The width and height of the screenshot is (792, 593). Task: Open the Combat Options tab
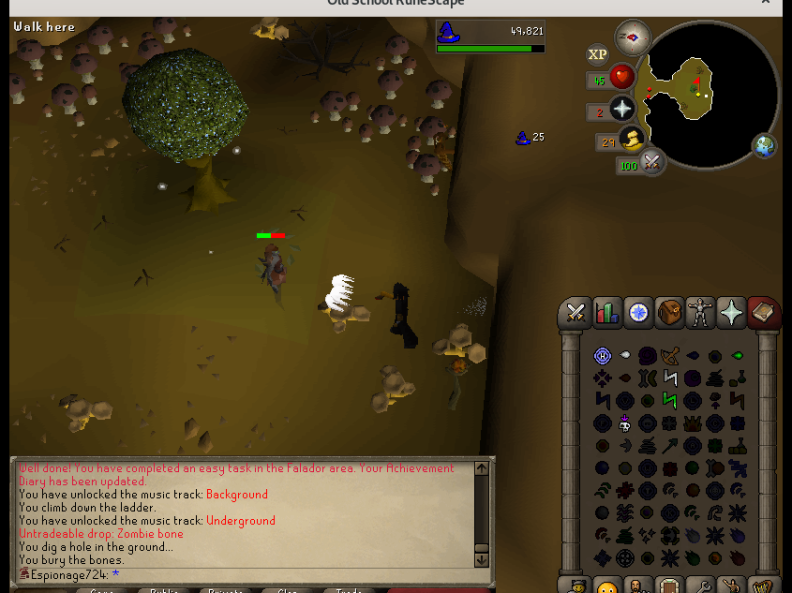point(576,313)
